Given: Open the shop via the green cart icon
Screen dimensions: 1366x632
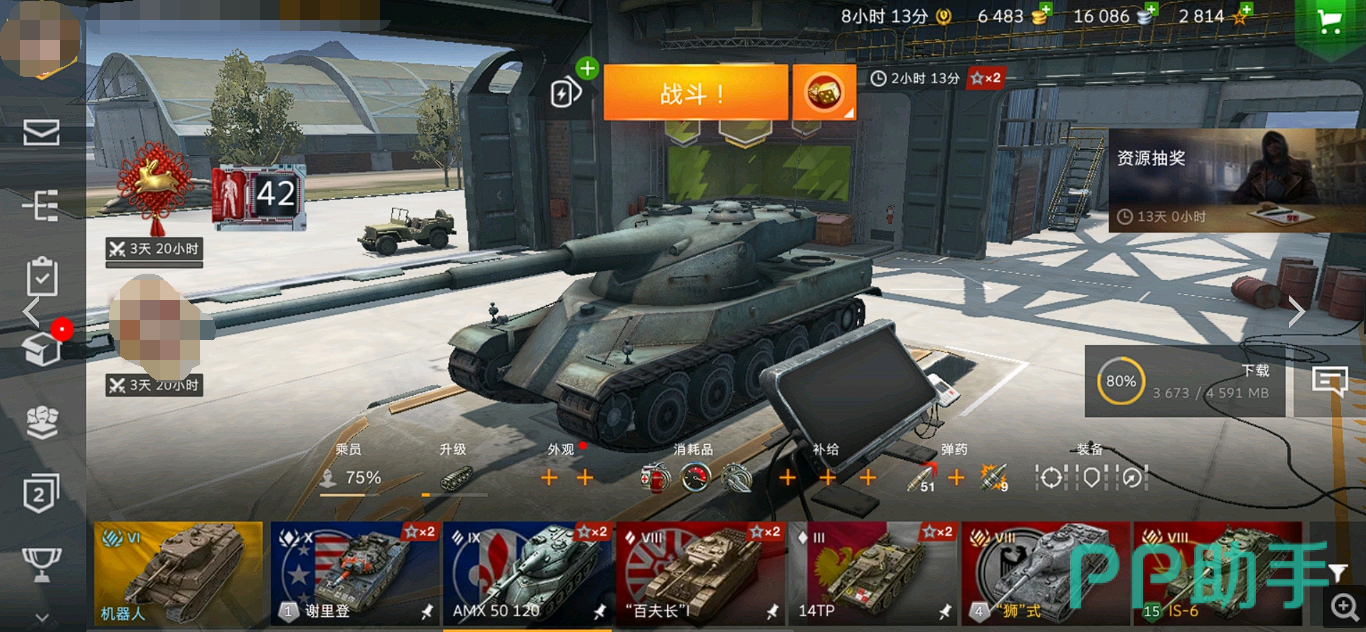Looking at the screenshot, I should click(x=1330, y=22).
